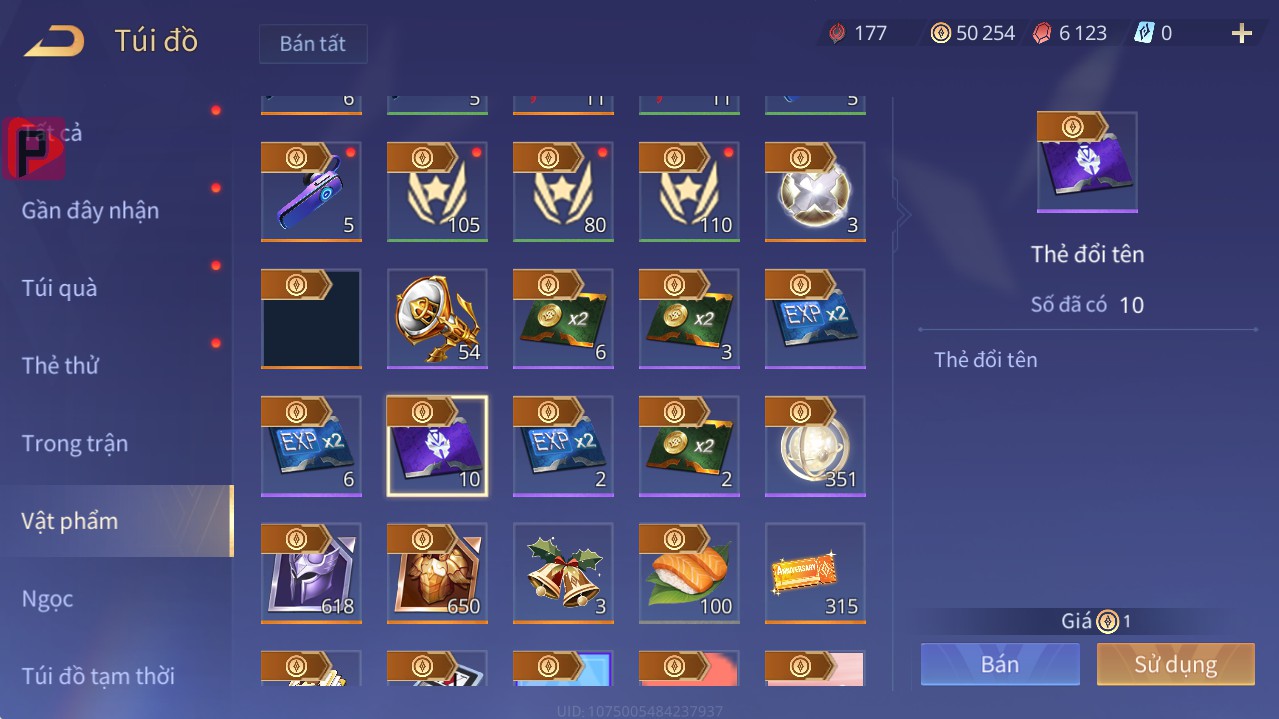The height and width of the screenshot is (719, 1279).
Task: Open the Trong trận category
Action: click(75, 443)
